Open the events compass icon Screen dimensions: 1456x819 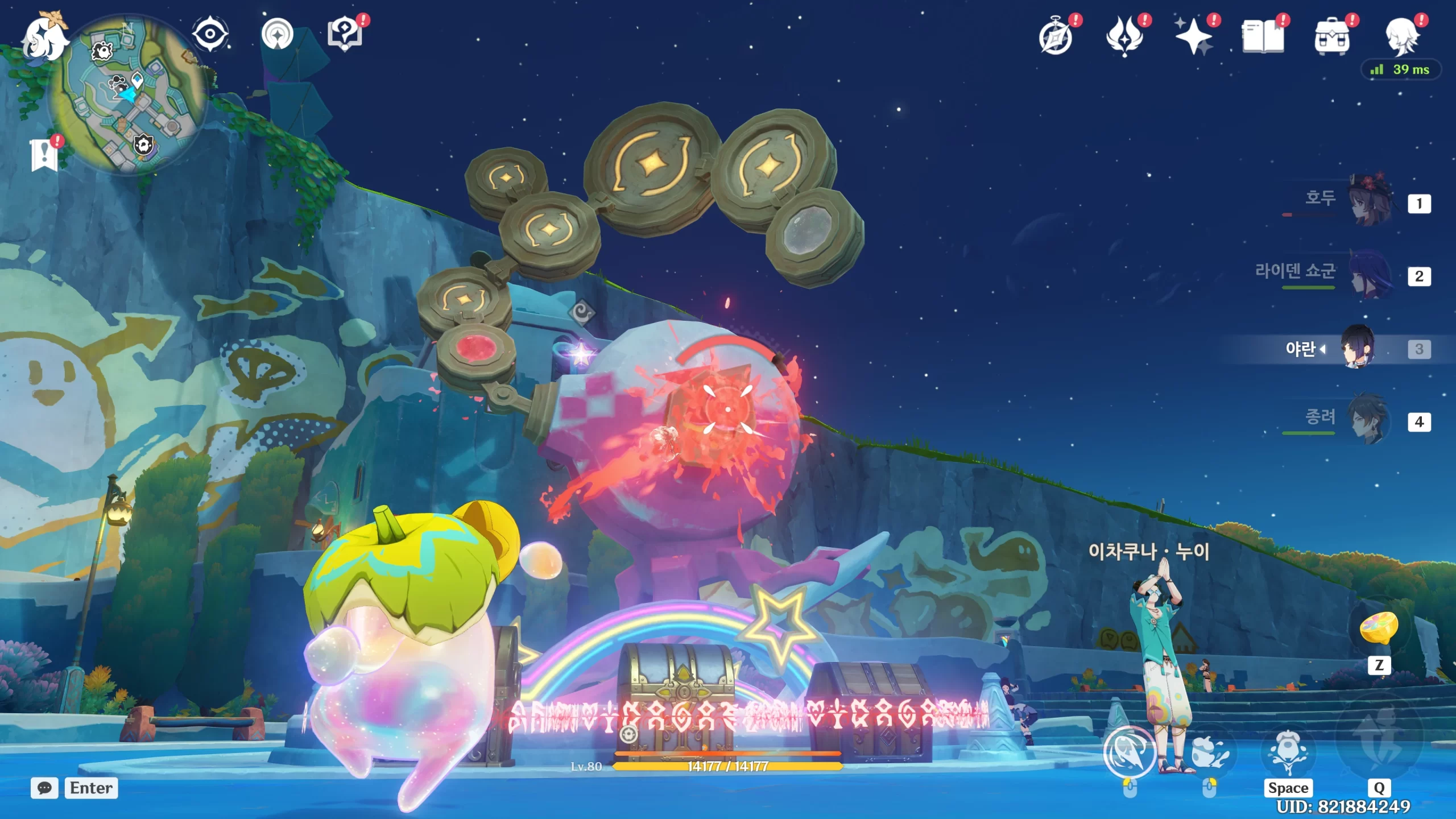tap(1056, 38)
